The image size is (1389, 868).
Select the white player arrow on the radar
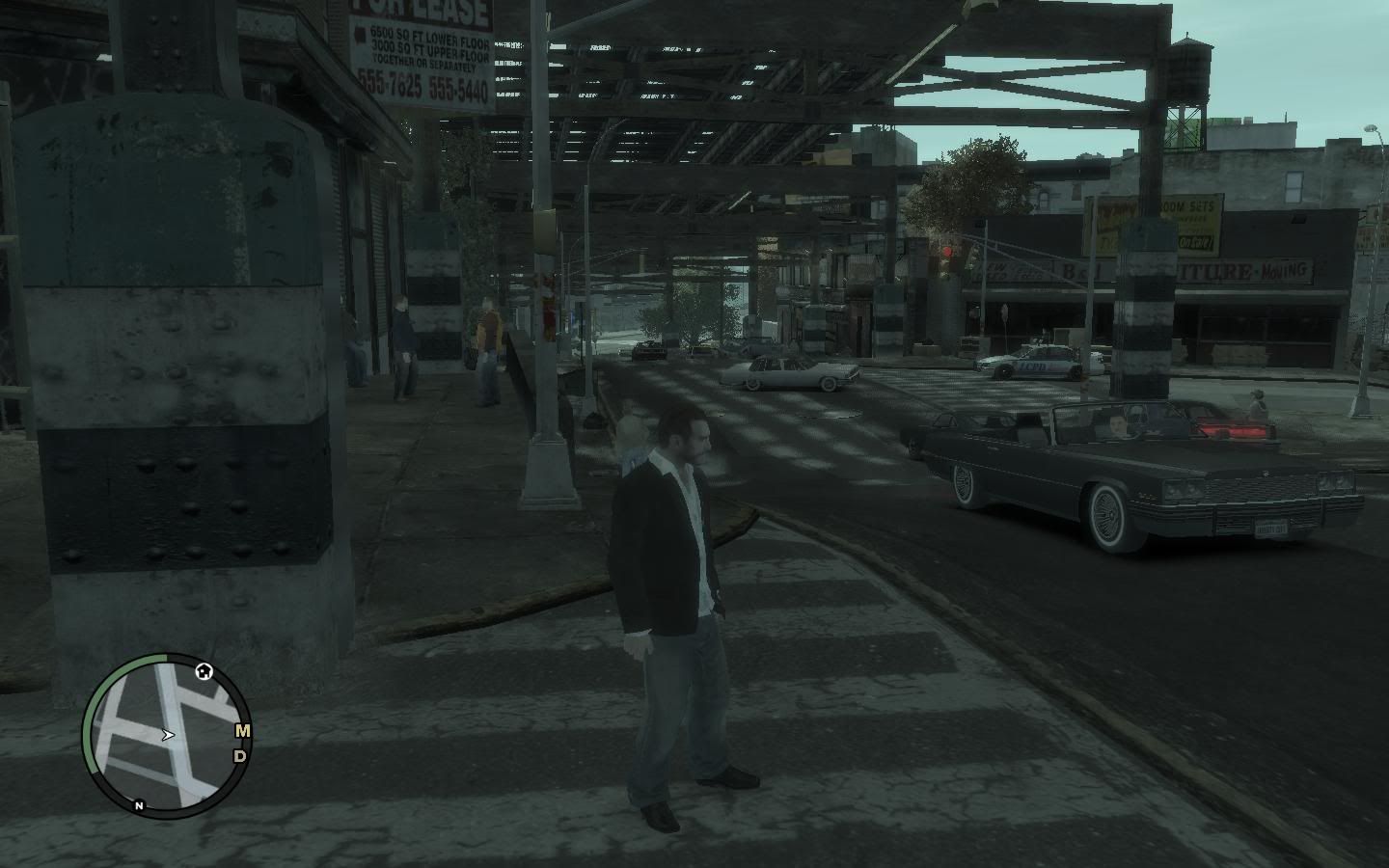tap(168, 735)
